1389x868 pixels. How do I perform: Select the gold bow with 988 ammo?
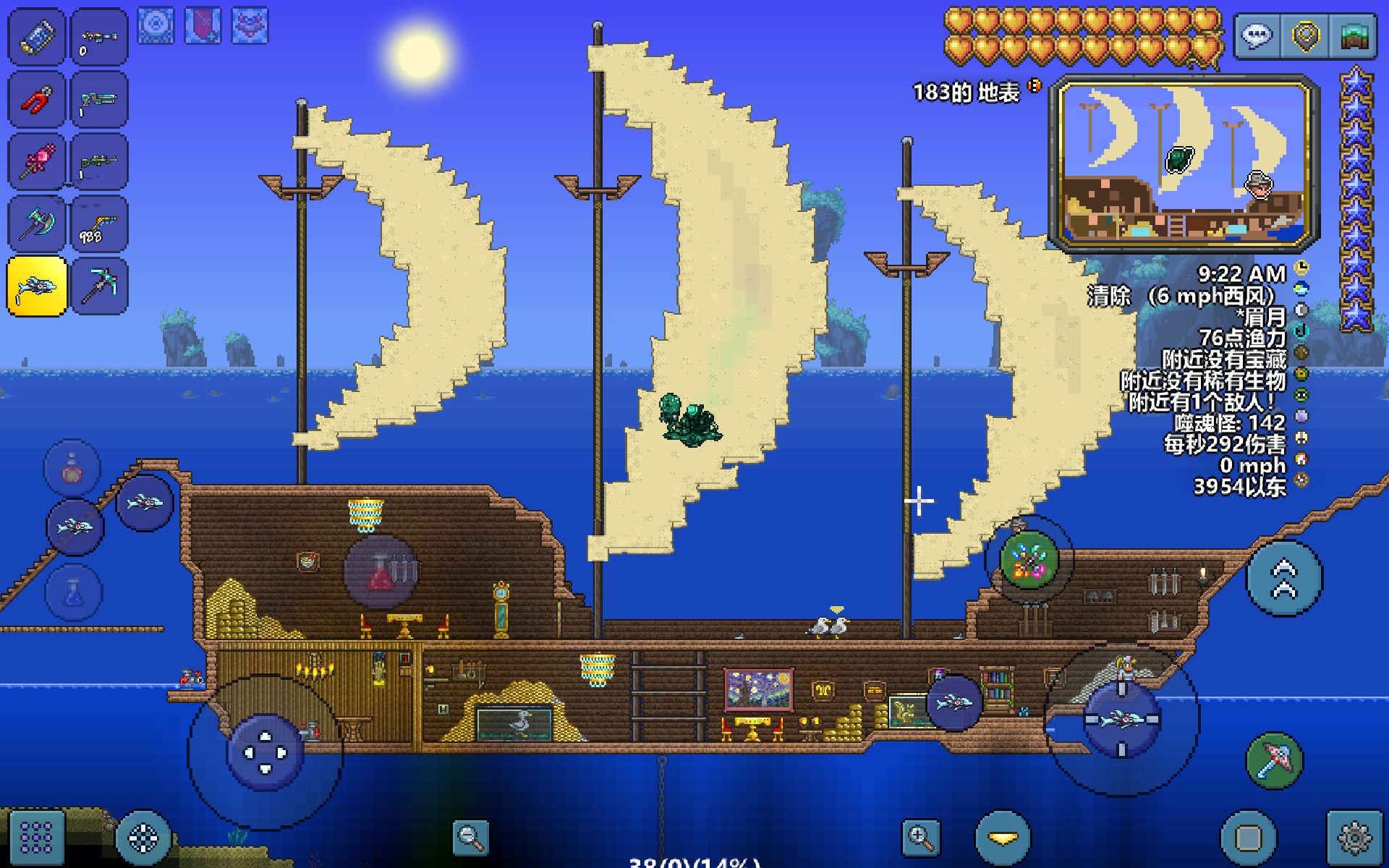[100, 224]
